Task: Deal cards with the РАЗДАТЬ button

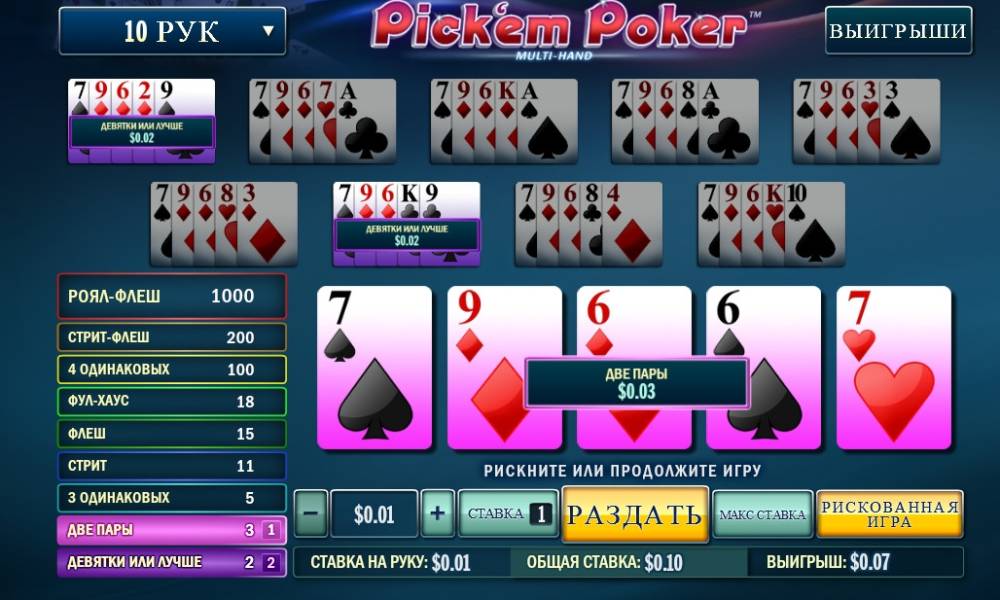Action: (635, 515)
